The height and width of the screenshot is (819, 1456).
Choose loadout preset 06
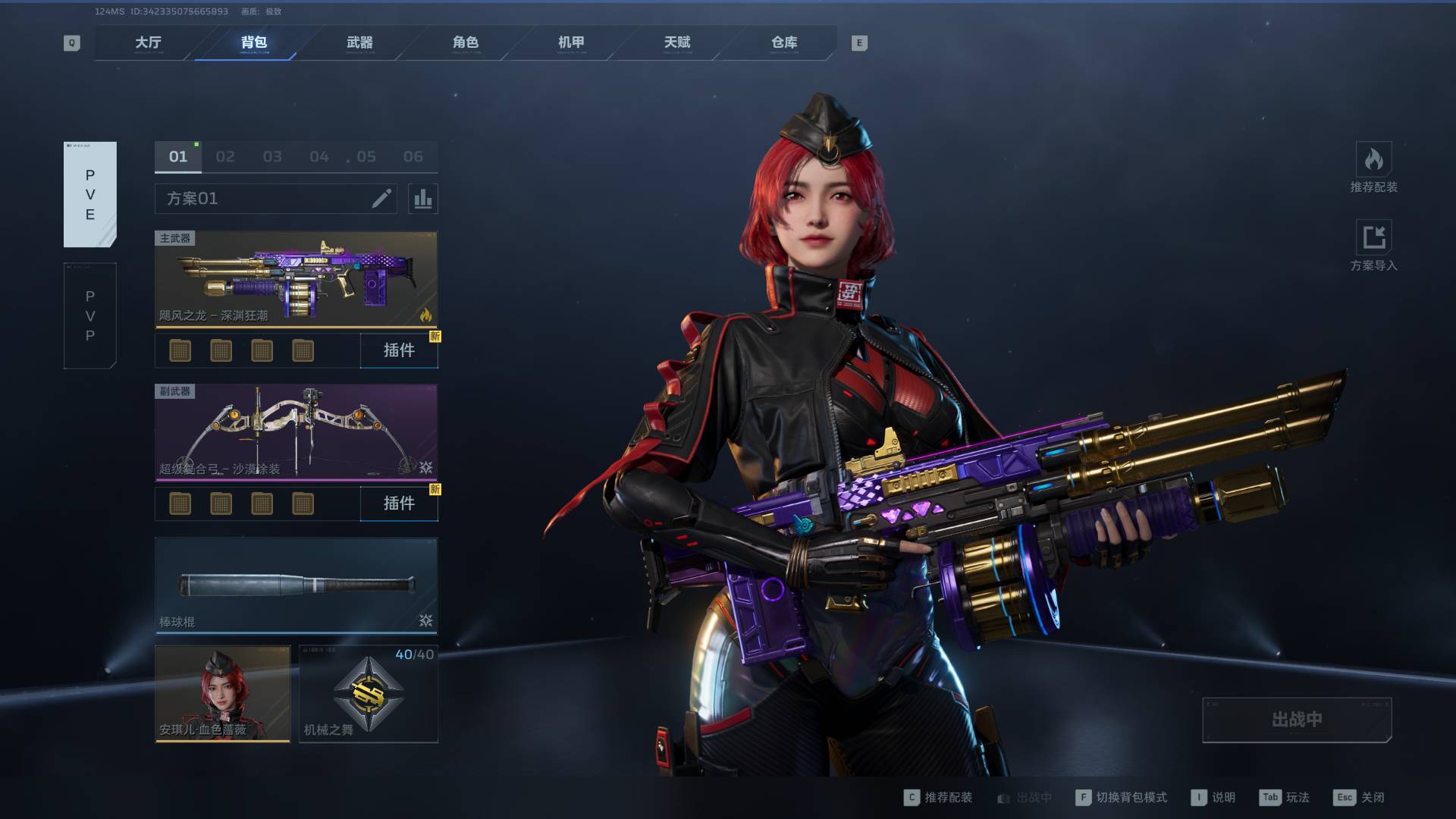[413, 157]
